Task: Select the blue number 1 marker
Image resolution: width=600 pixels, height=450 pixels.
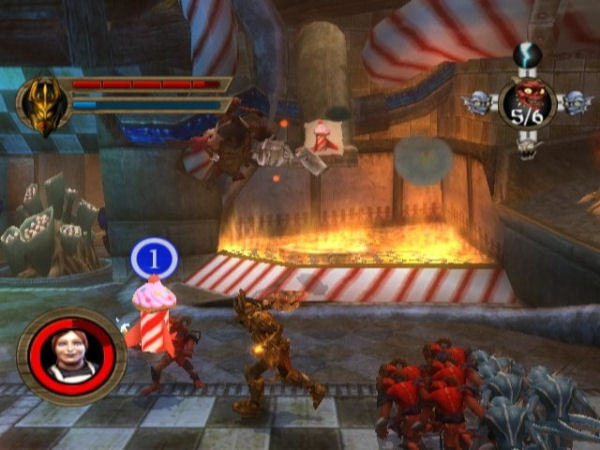Action: [154, 258]
